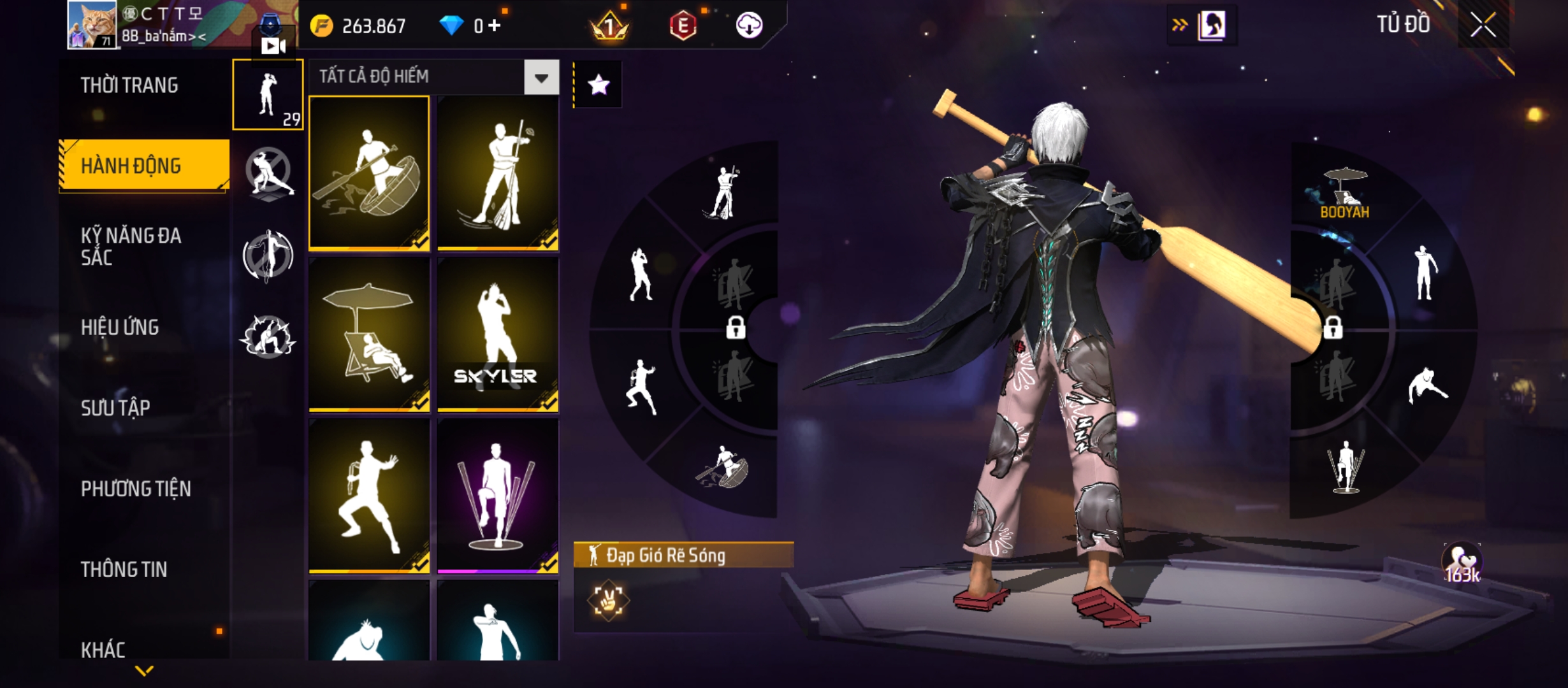Toggle the star favorites filter
1568x688 pixels.
(x=598, y=85)
